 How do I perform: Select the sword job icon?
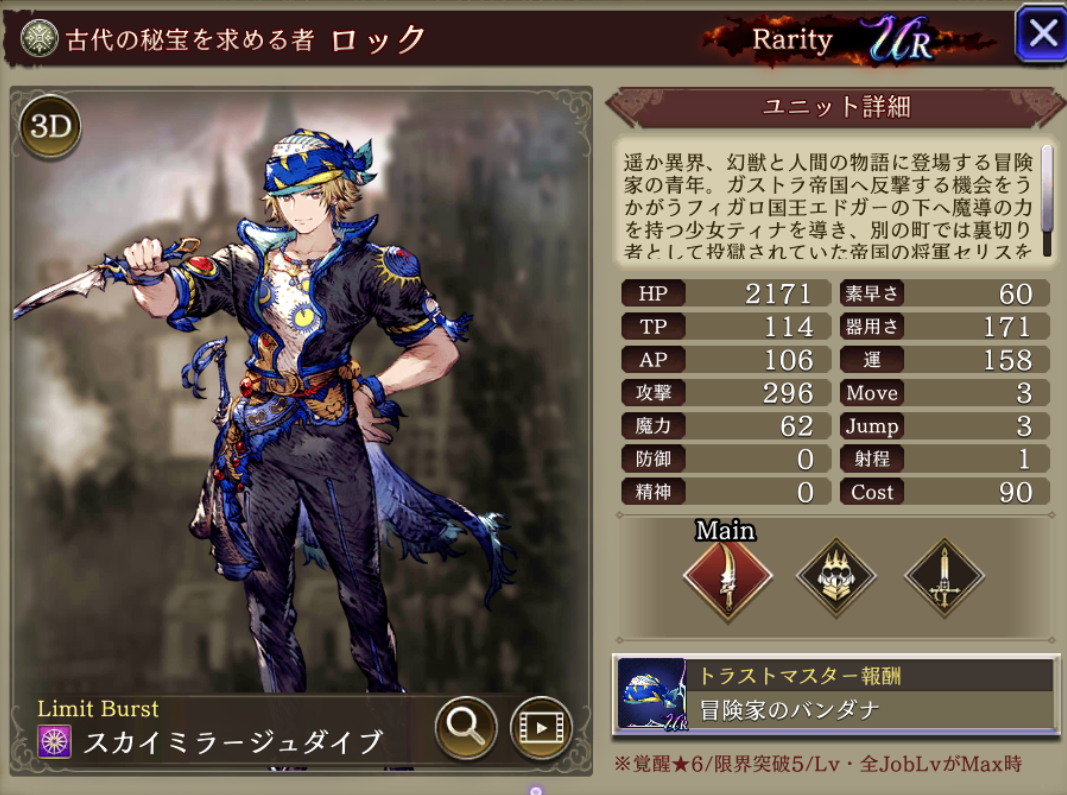[944, 578]
